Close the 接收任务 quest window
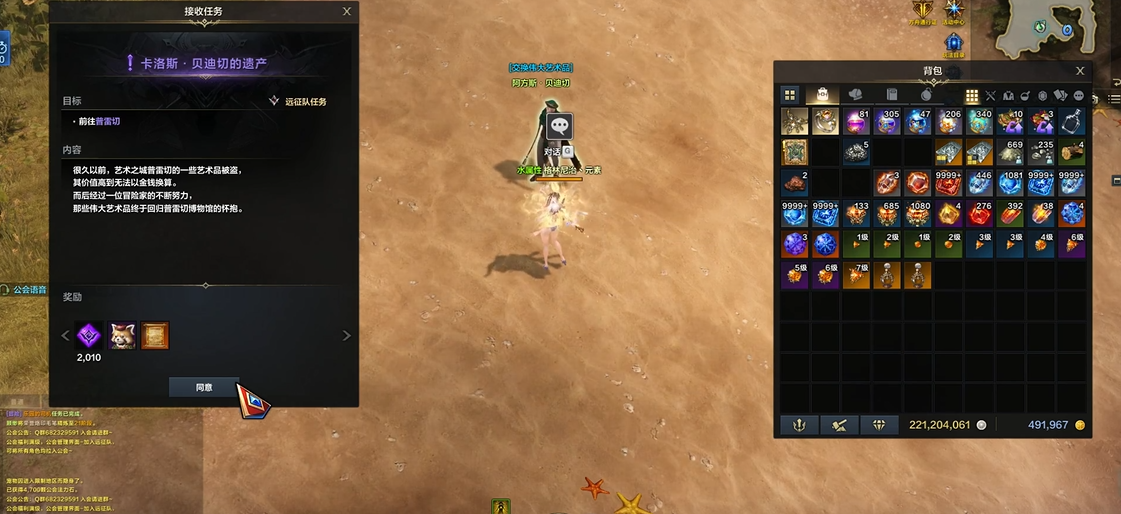Viewport: 1121px width, 514px height. (x=347, y=11)
